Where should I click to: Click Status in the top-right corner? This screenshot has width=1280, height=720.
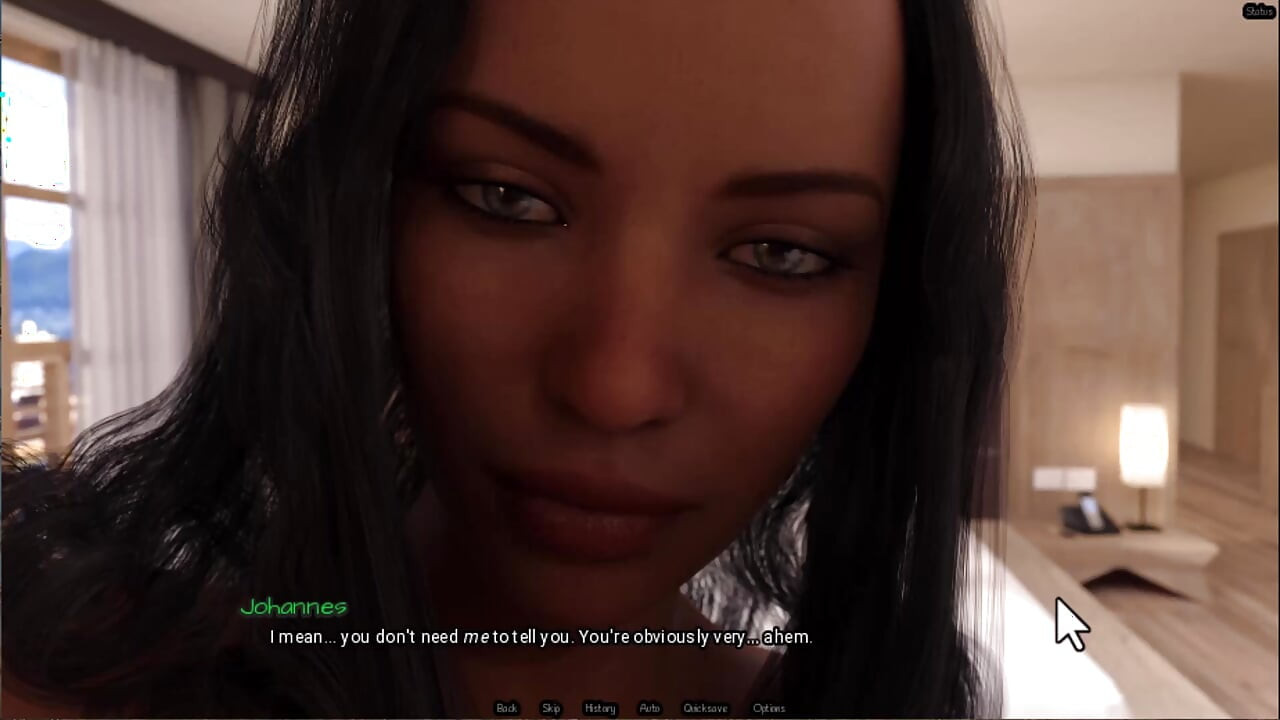click(1258, 12)
